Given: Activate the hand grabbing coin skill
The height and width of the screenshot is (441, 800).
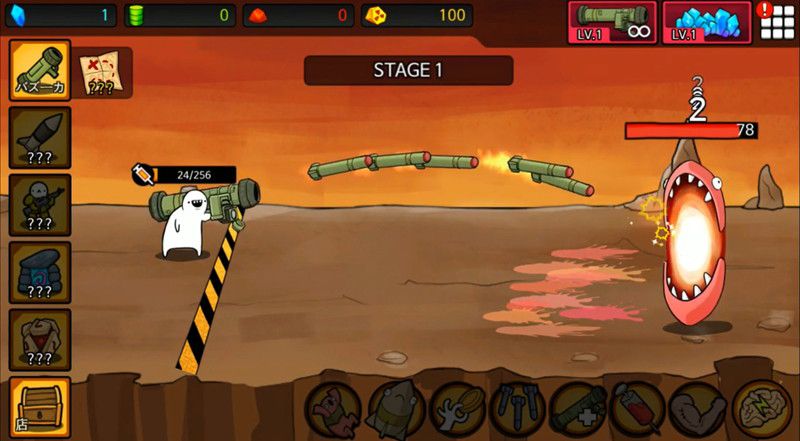Looking at the screenshot, I should (457, 410).
